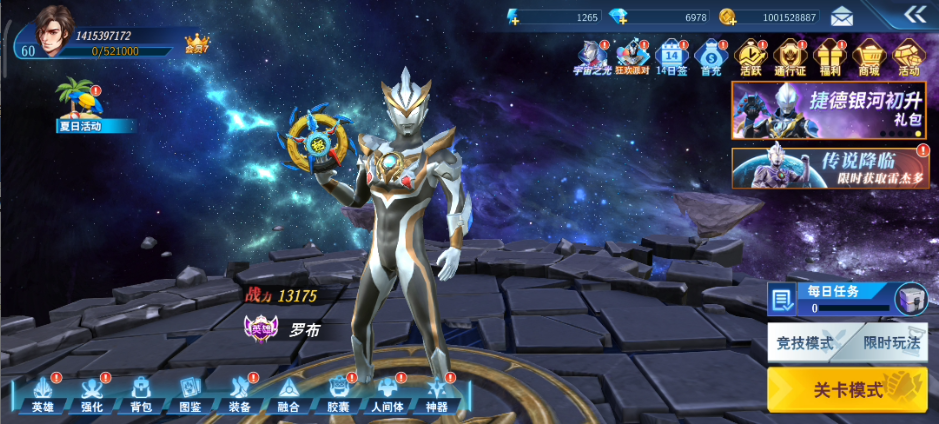Open the 融合 fusion menu
The image size is (939, 424).
coord(288,393)
